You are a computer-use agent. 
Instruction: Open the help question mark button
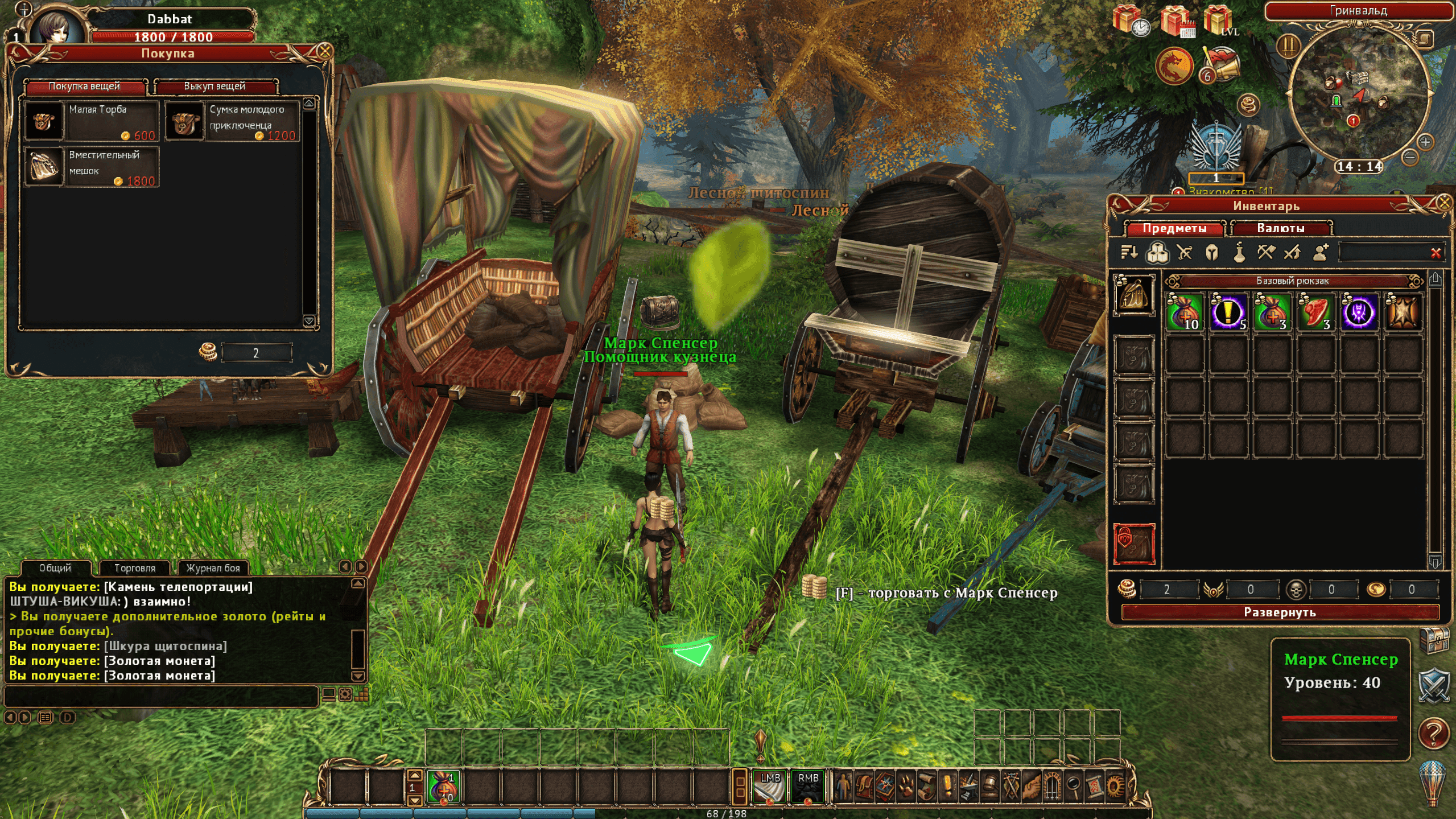coord(1433,734)
